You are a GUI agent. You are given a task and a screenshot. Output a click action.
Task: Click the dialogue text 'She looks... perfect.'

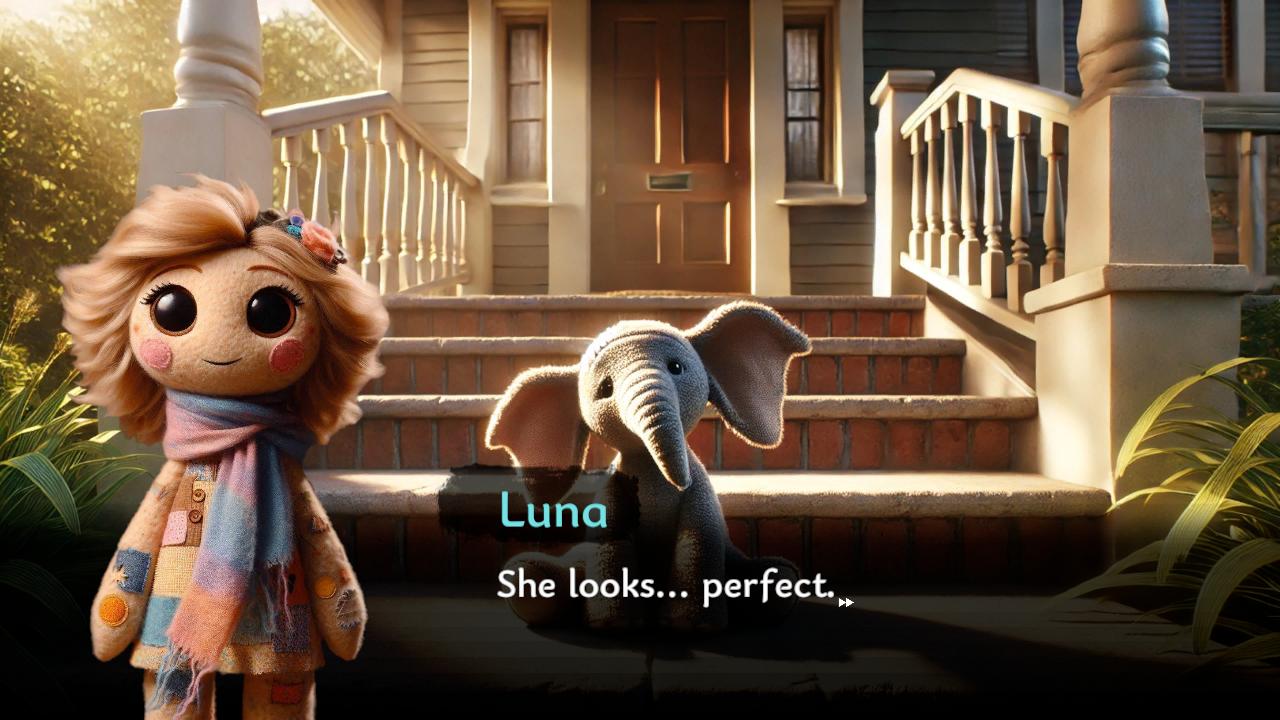pos(664,587)
